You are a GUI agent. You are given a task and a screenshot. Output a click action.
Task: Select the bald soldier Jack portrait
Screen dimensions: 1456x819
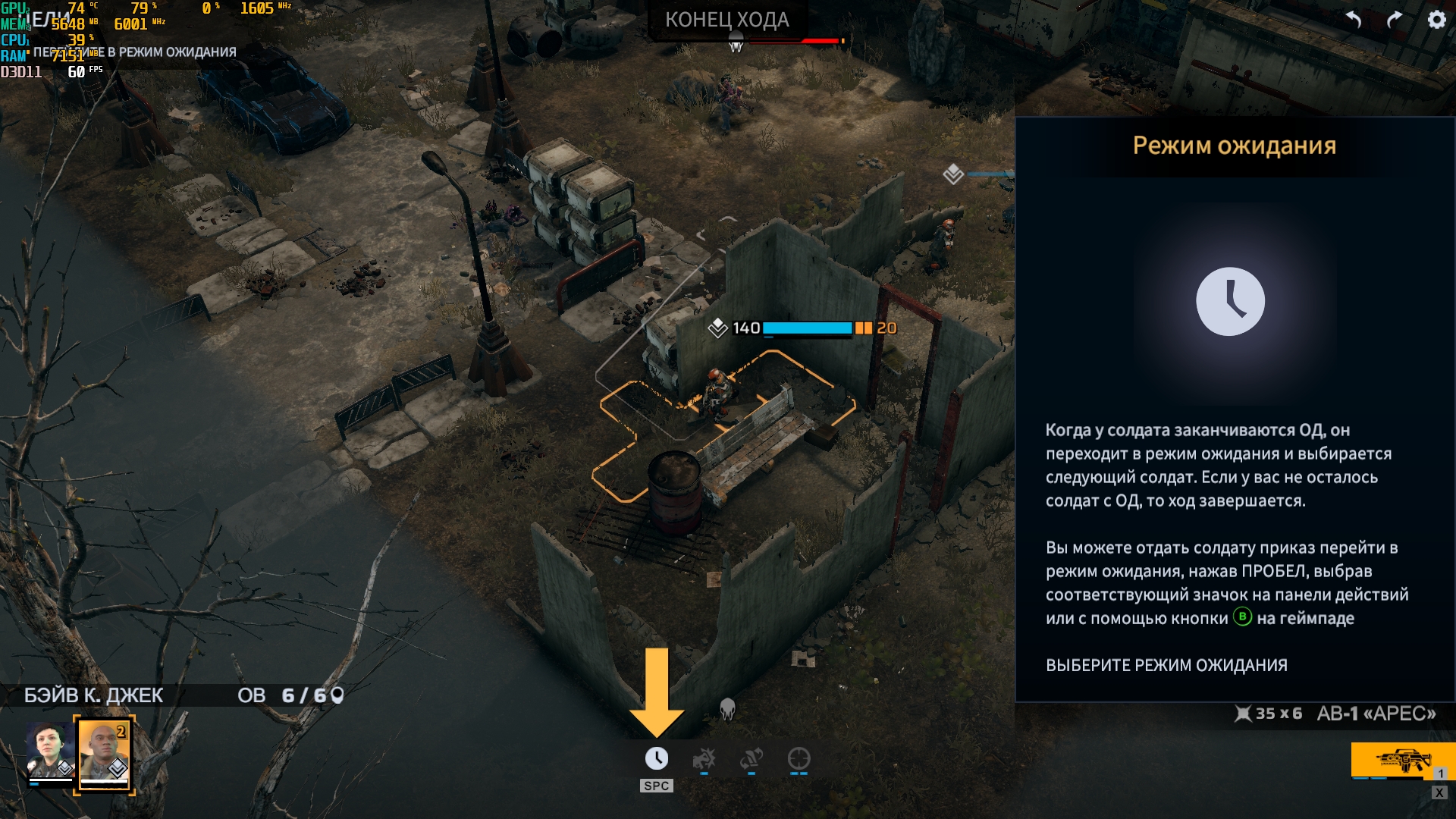tap(105, 754)
